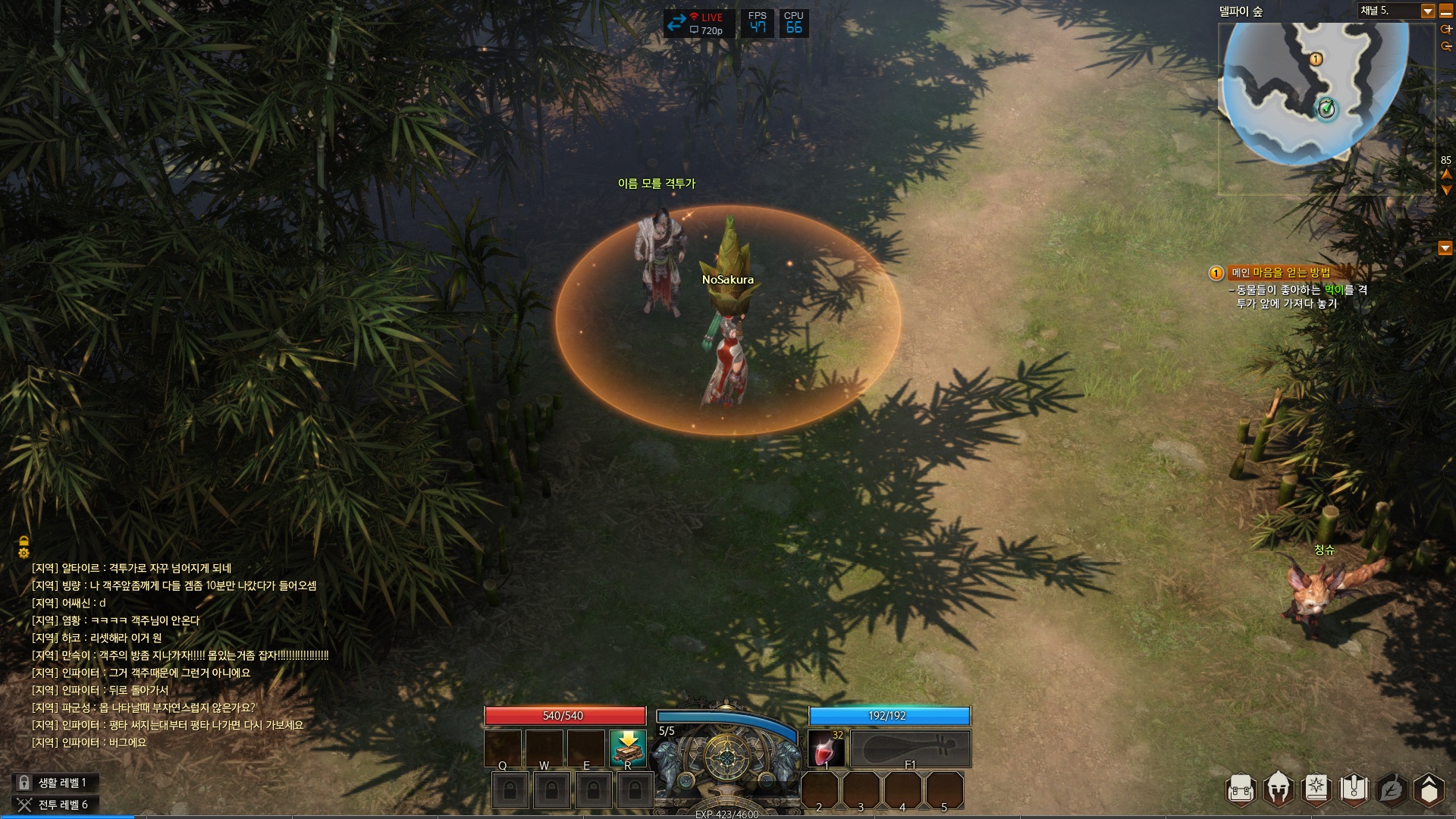Increase the minimap transparency with the up arrow
This screenshot has height=819, width=1456.
(1446, 174)
